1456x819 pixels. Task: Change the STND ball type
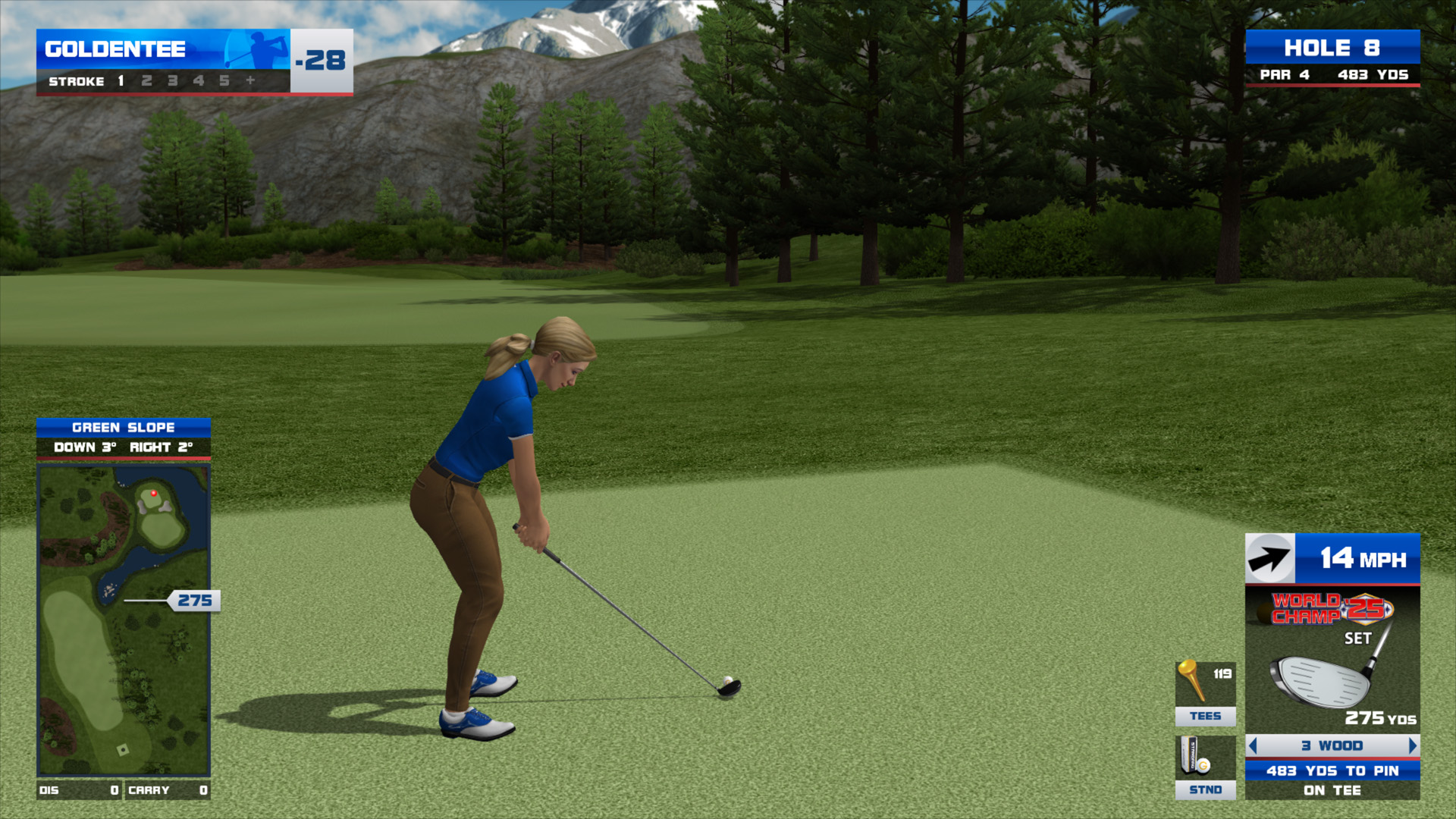(1205, 767)
